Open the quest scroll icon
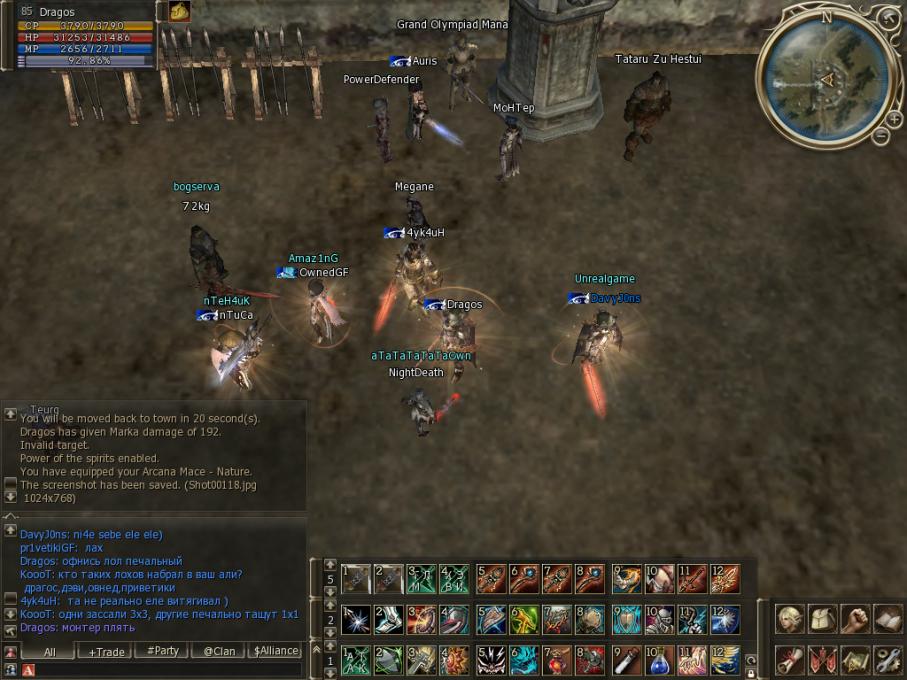The height and width of the screenshot is (680, 907). [791, 660]
